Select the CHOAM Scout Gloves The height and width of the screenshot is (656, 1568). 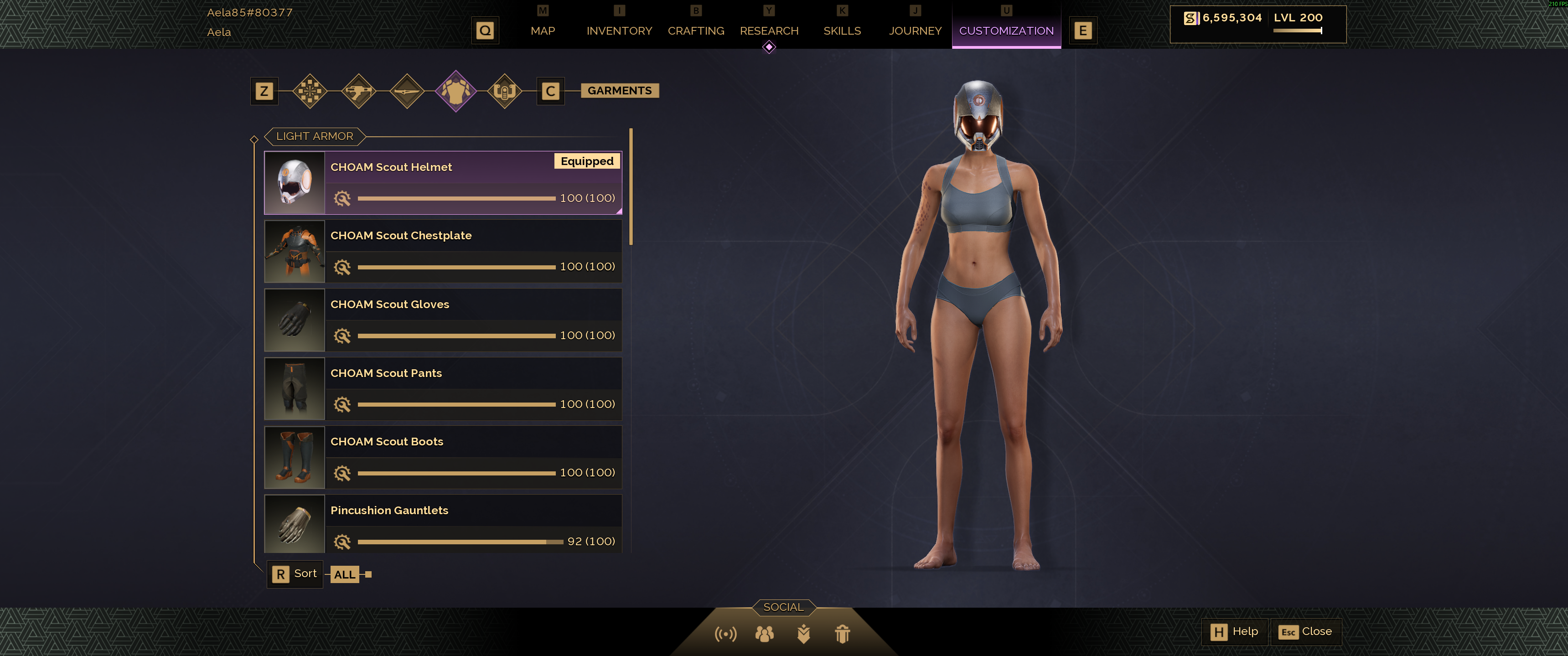(443, 320)
